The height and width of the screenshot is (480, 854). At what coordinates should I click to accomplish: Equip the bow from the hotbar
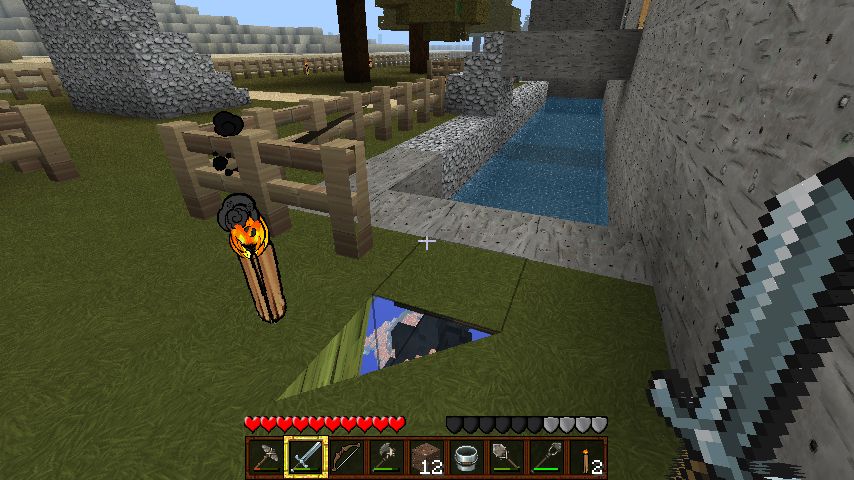point(343,457)
